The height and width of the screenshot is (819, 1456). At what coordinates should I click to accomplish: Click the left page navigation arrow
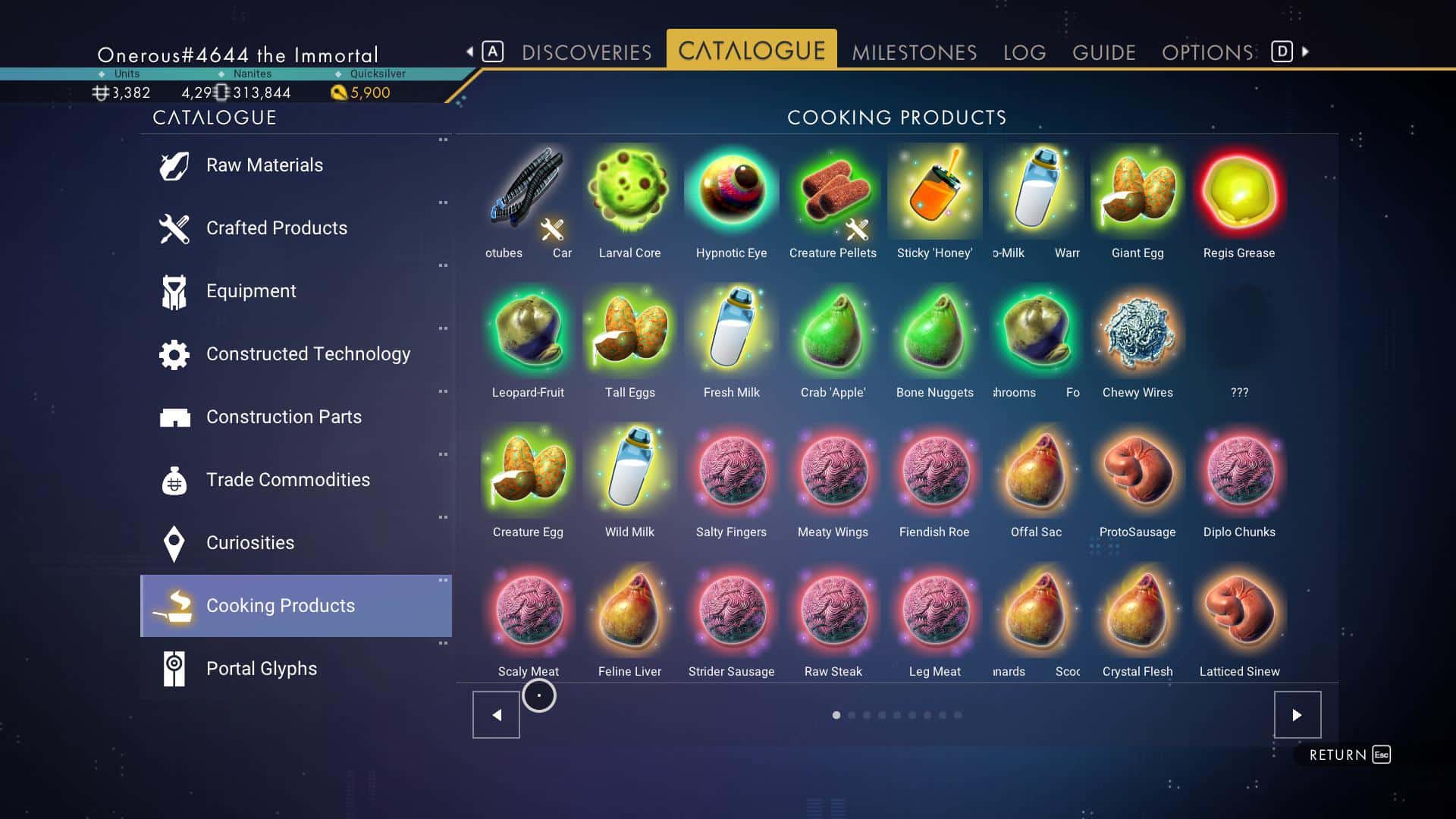tap(496, 714)
